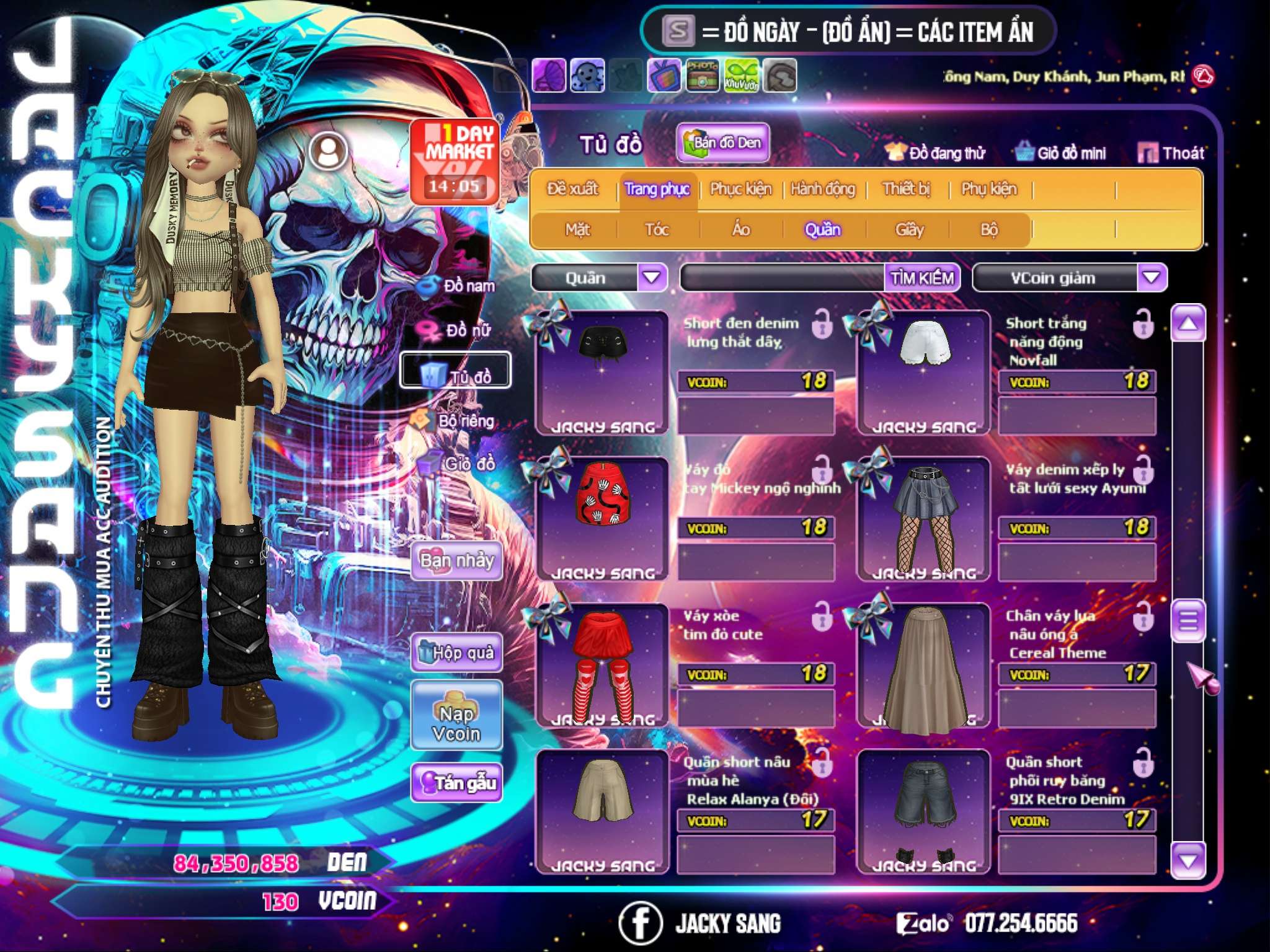Expand the Quần filter dropdown
Screen dimensions: 1270x952
652,278
